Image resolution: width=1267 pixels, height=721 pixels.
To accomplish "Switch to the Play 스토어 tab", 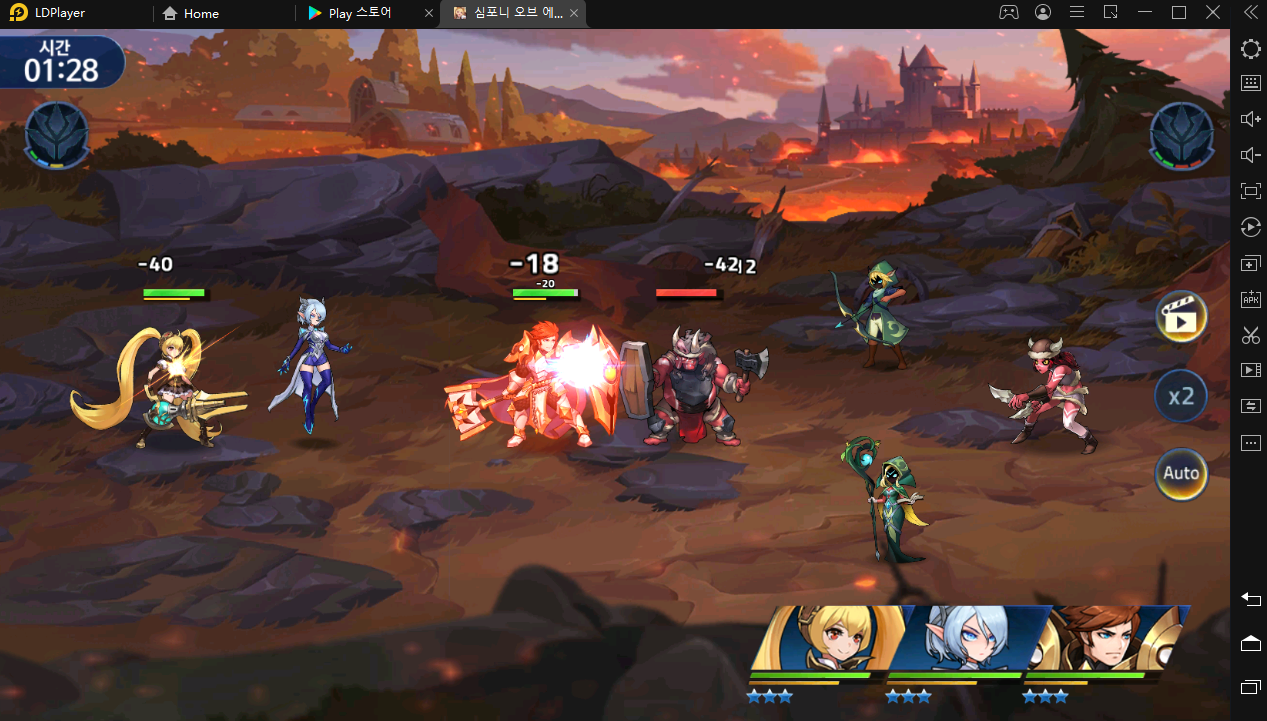I will 359,14.
